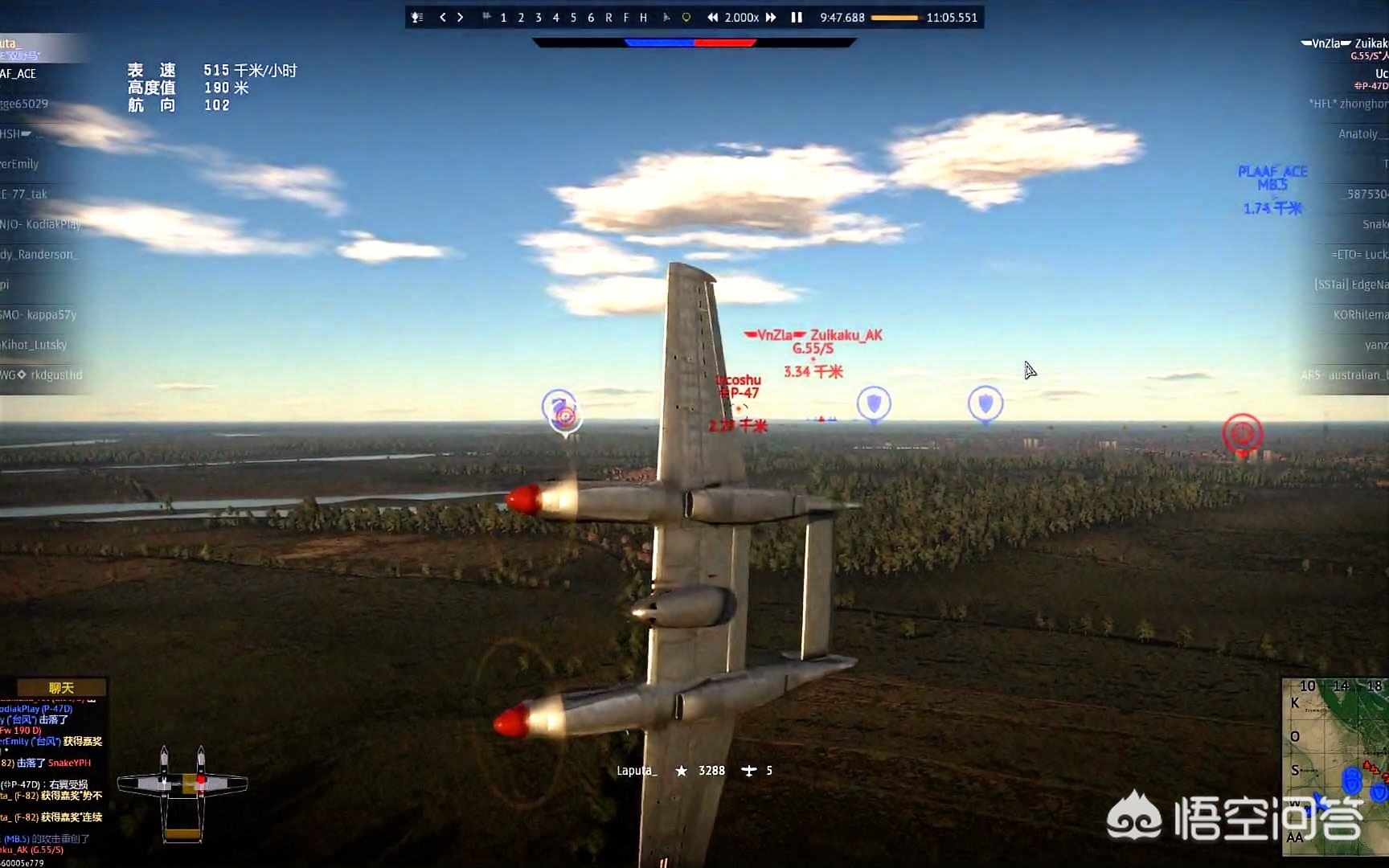
Task: Slow down replay with rewind arrows
Action: (x=712, y=17)
